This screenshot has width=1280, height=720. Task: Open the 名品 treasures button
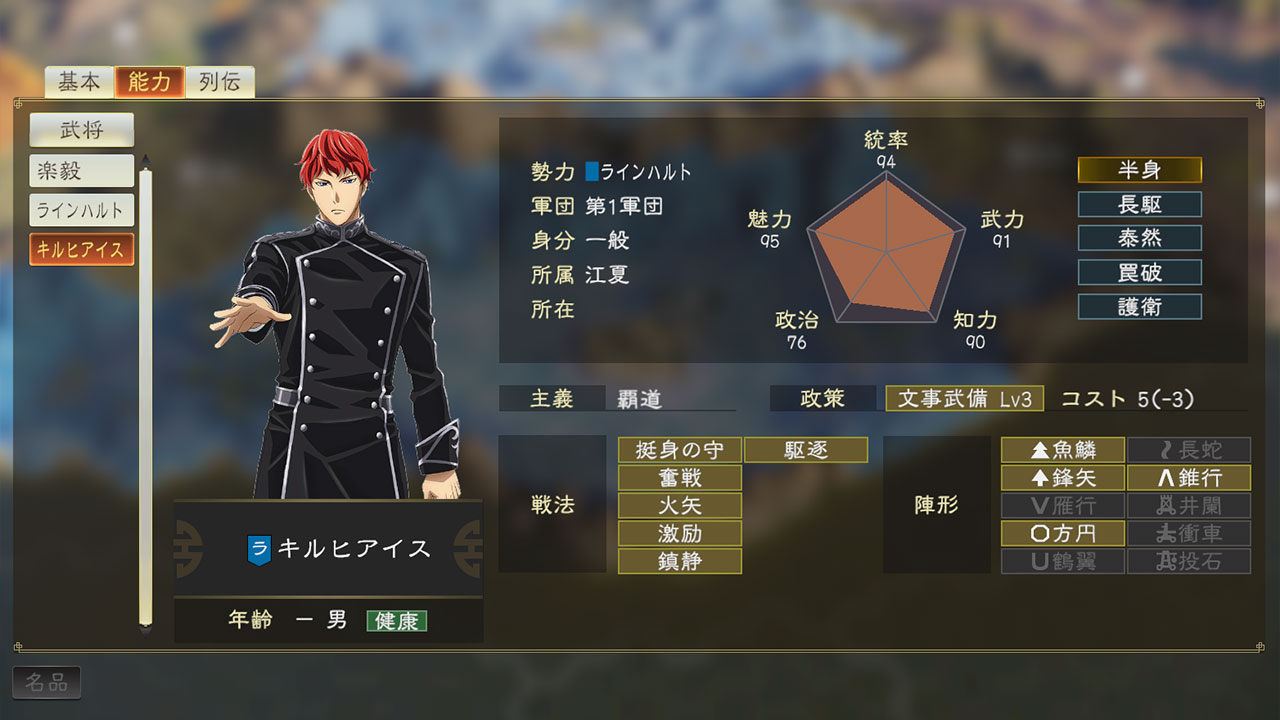tap(47, 683)
